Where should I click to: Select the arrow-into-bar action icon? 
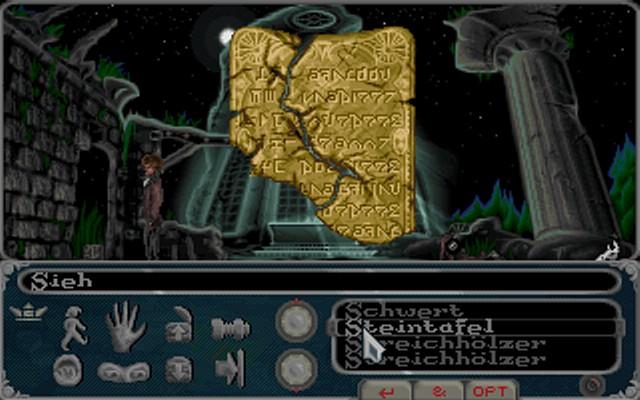coord(229,369)
